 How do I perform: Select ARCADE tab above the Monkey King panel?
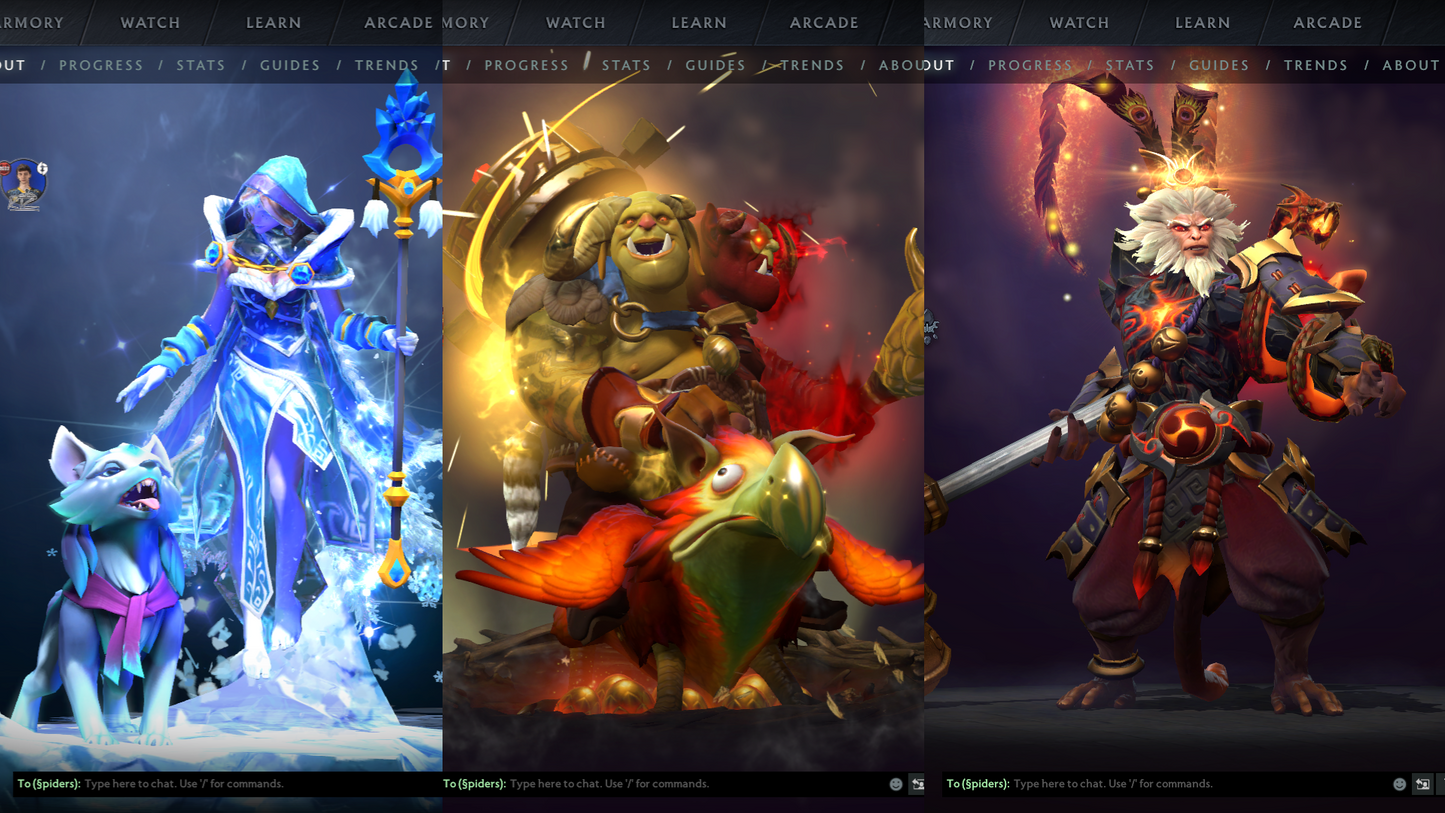click(x=1327, y=22)
